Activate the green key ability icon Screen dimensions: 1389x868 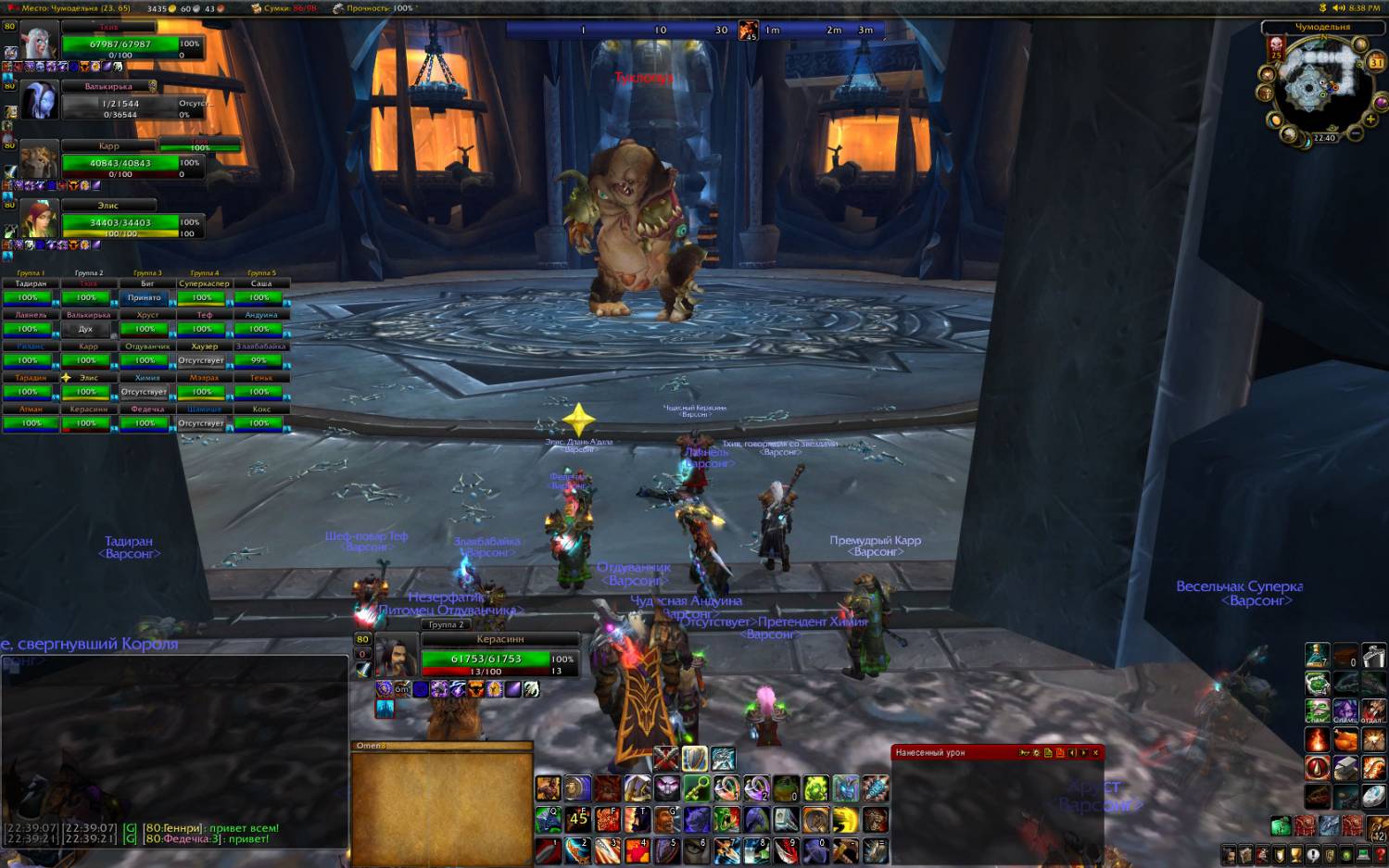coord(697,789)
